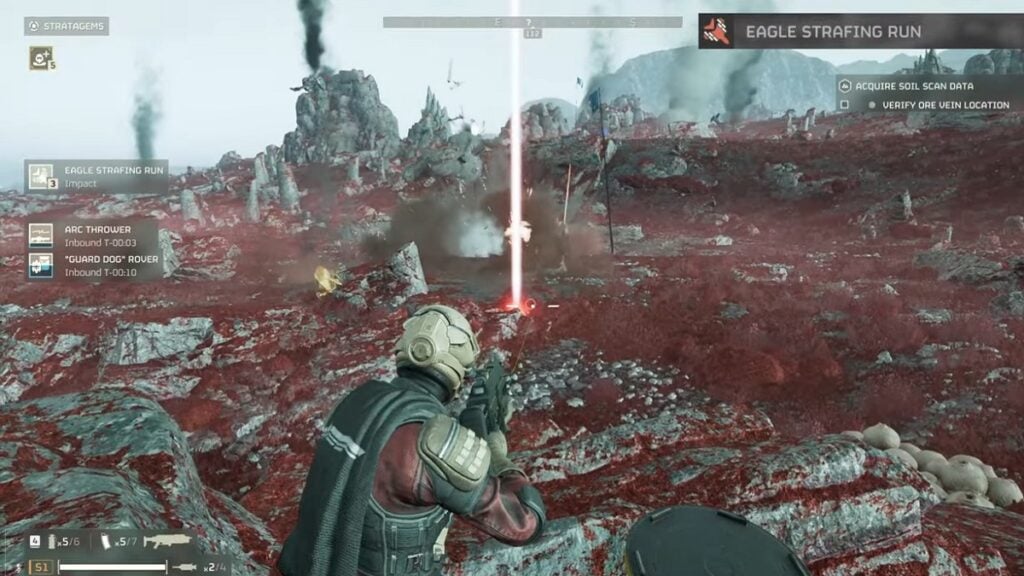Select the Arc Thrower inbound entry

tap(92, 236)
